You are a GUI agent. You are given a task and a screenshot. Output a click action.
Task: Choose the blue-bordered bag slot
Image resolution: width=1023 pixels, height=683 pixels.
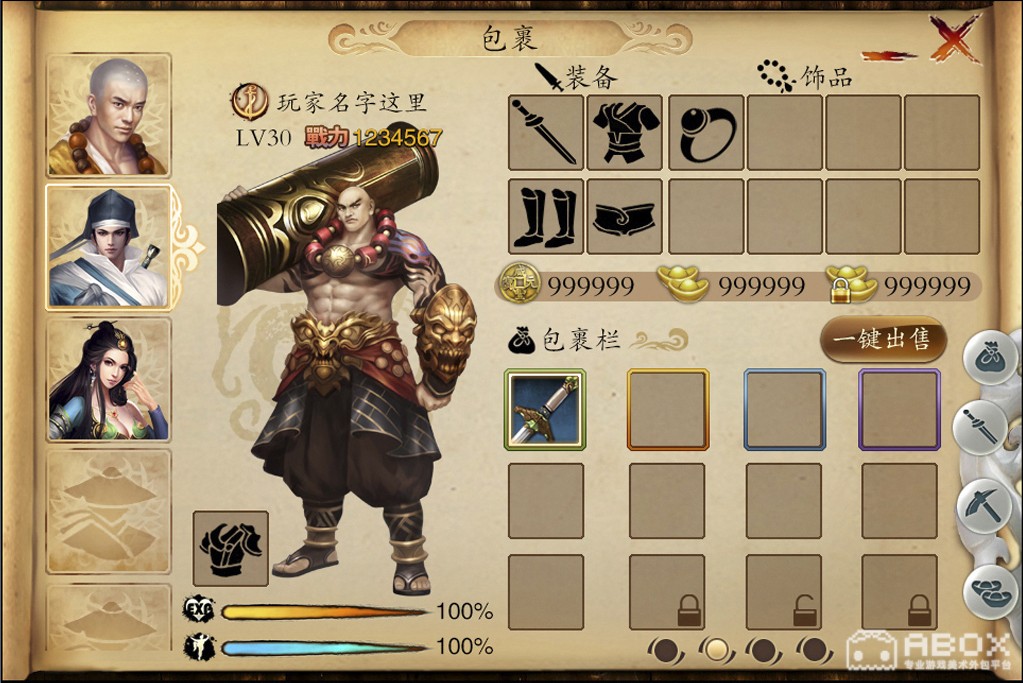[784, 409]
